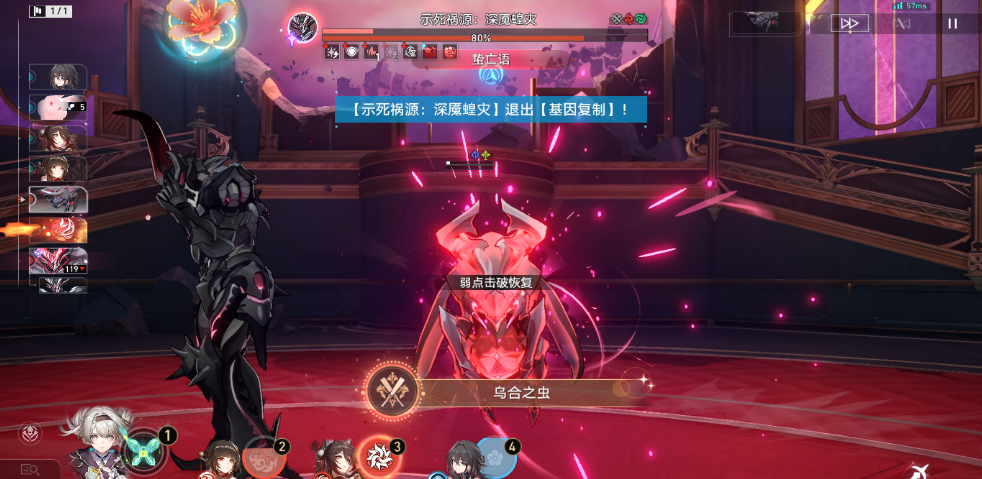982x479 pixels.
Task: Click the crossed-blades skill icon for 乌合之虫
Action: click(x=391, y=392)
